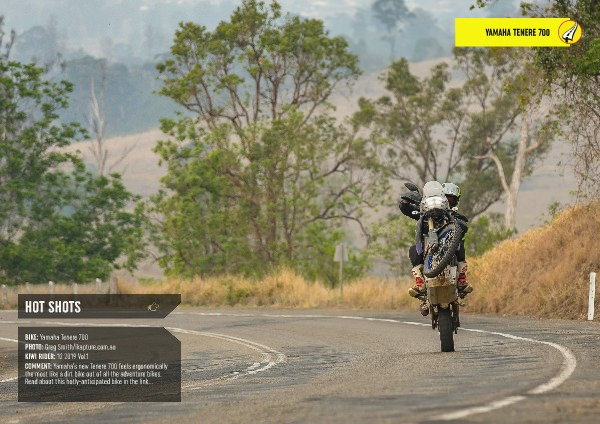This screenshot has width=600, height=424.
Task: Open the Yamaha Tenere 700 yellow link banner
Action: pos(512,32)
